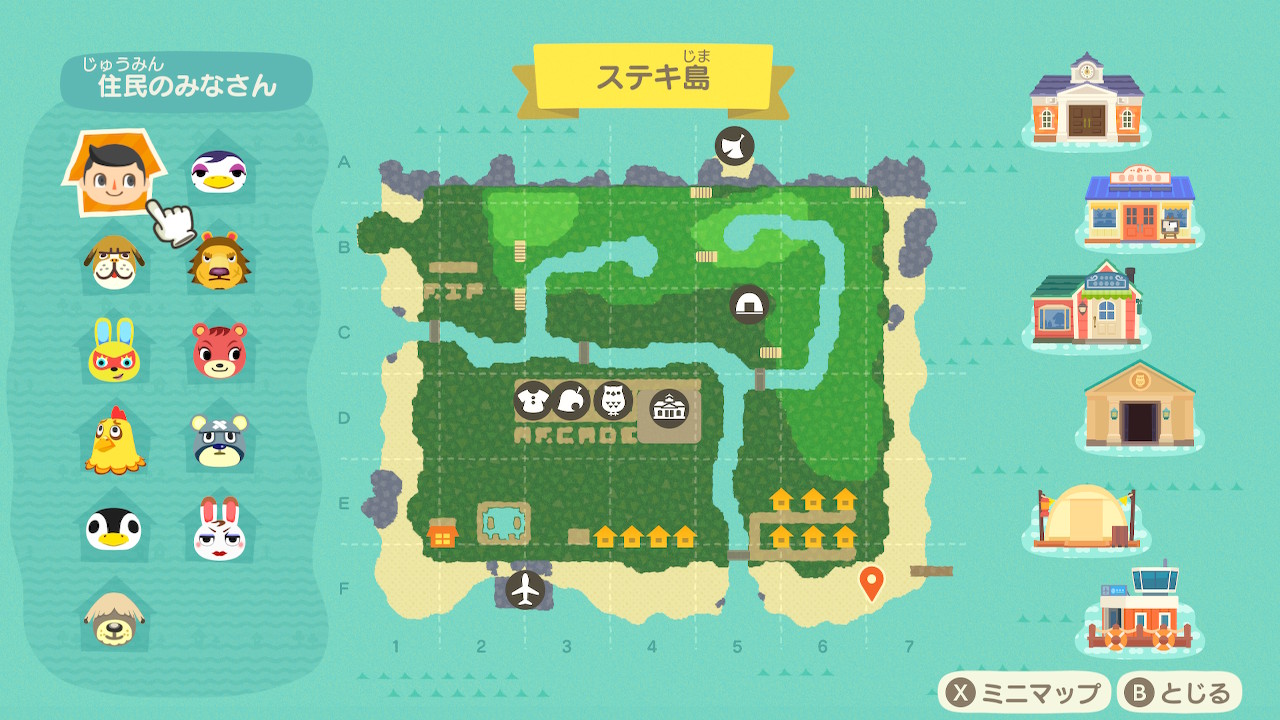The image size is (1280, 720).
Task: Click the shirt tailor shop map marker
Action: [x=532, y=401]
